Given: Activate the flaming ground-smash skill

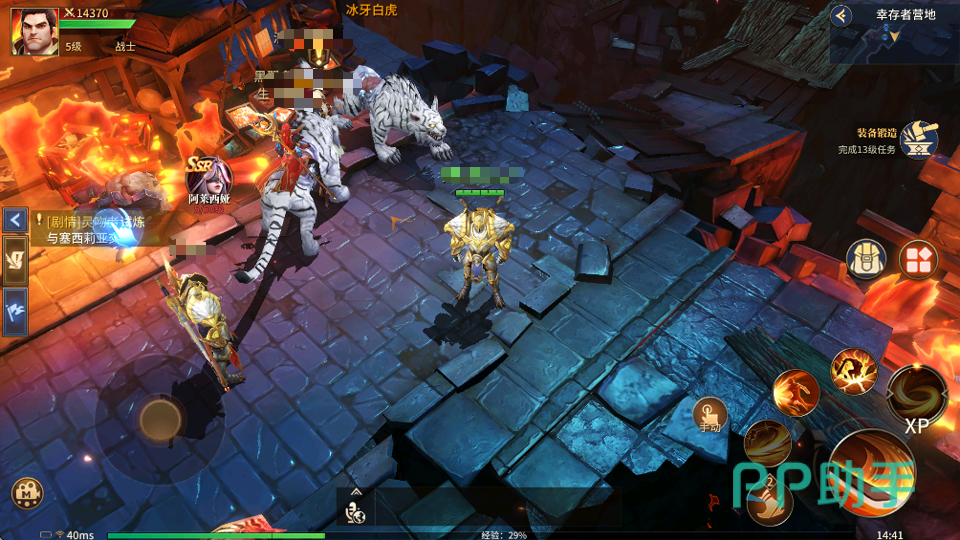Looking at the screenshot, I should tap(853, 371).
